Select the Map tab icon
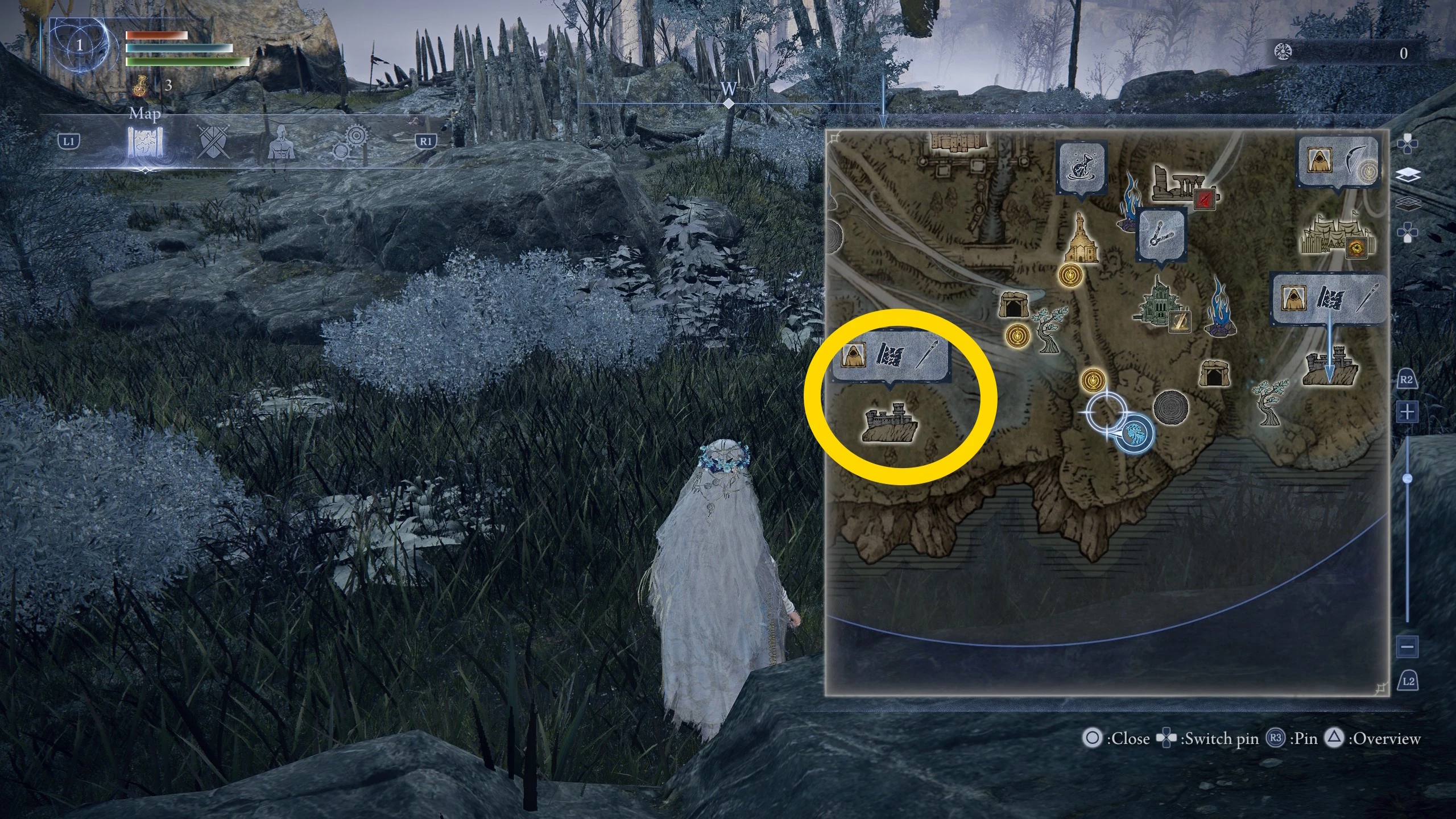The image size is (1456, 819). (x=145, y=142)
